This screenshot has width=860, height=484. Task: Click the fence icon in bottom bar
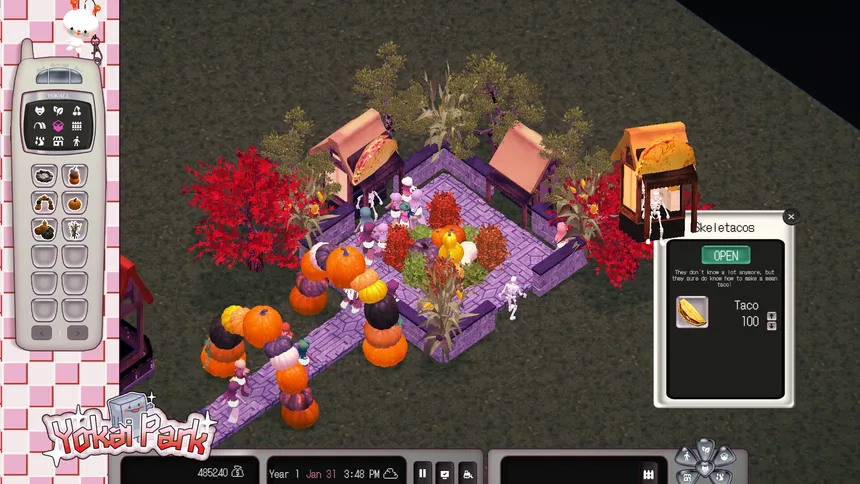[648, 473]
